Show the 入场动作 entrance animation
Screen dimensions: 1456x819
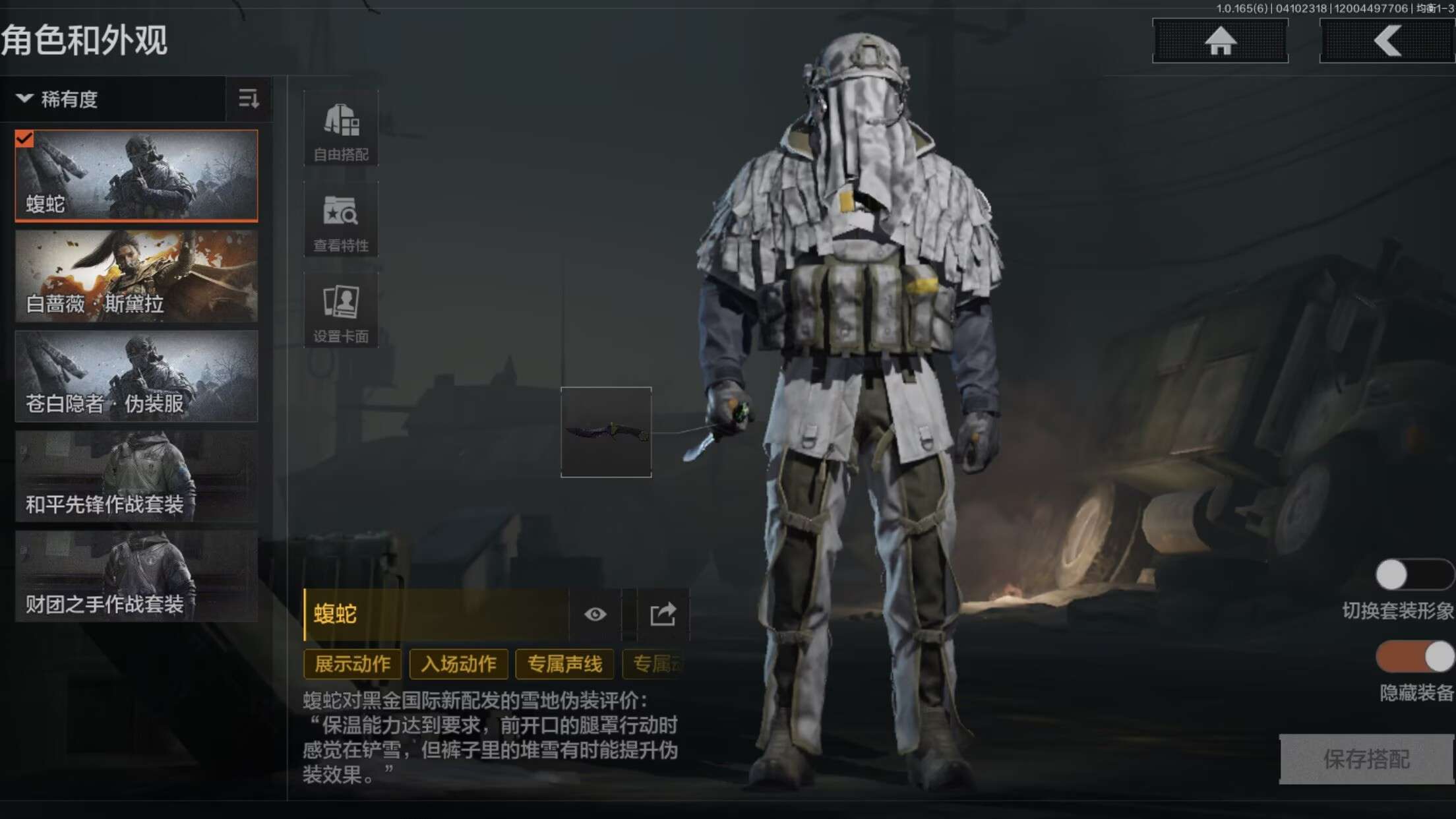point(459,664)
